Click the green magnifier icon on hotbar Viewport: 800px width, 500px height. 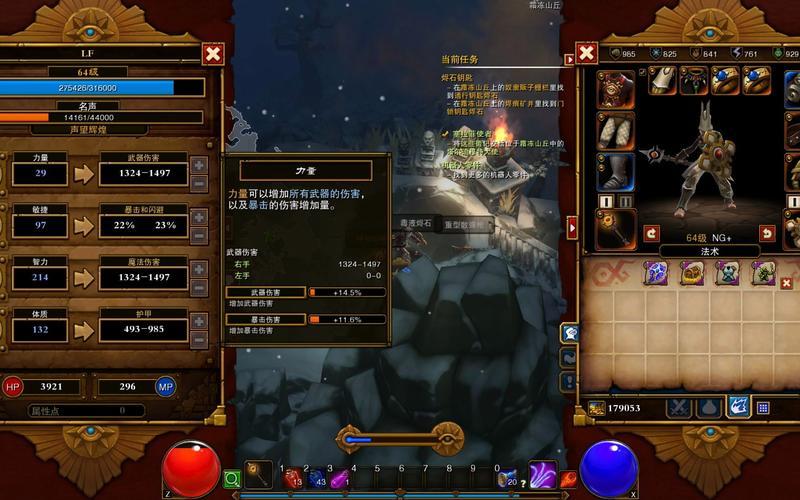[232, 479]
